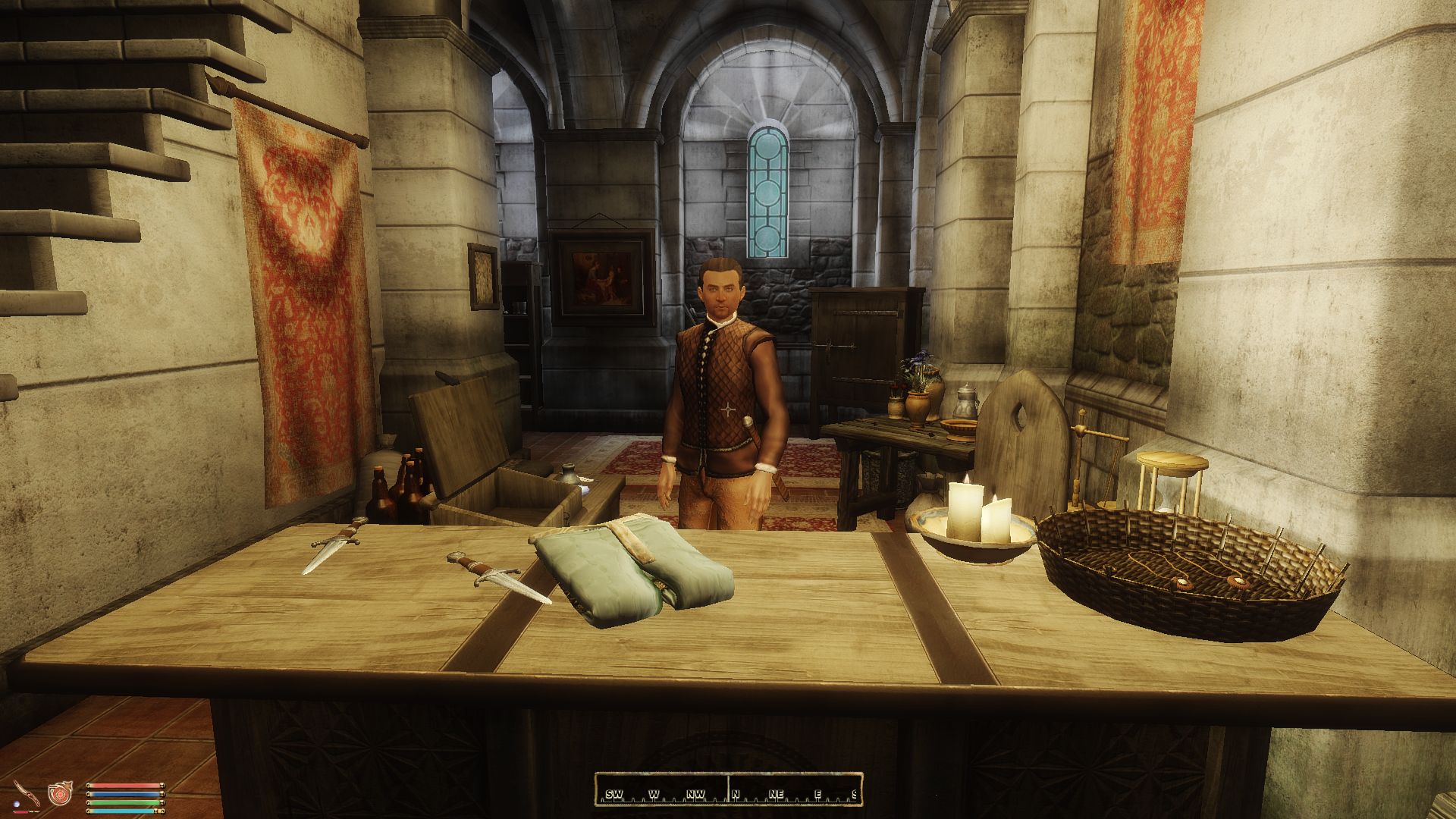Click the compass direction bar

tap(728, 789)
